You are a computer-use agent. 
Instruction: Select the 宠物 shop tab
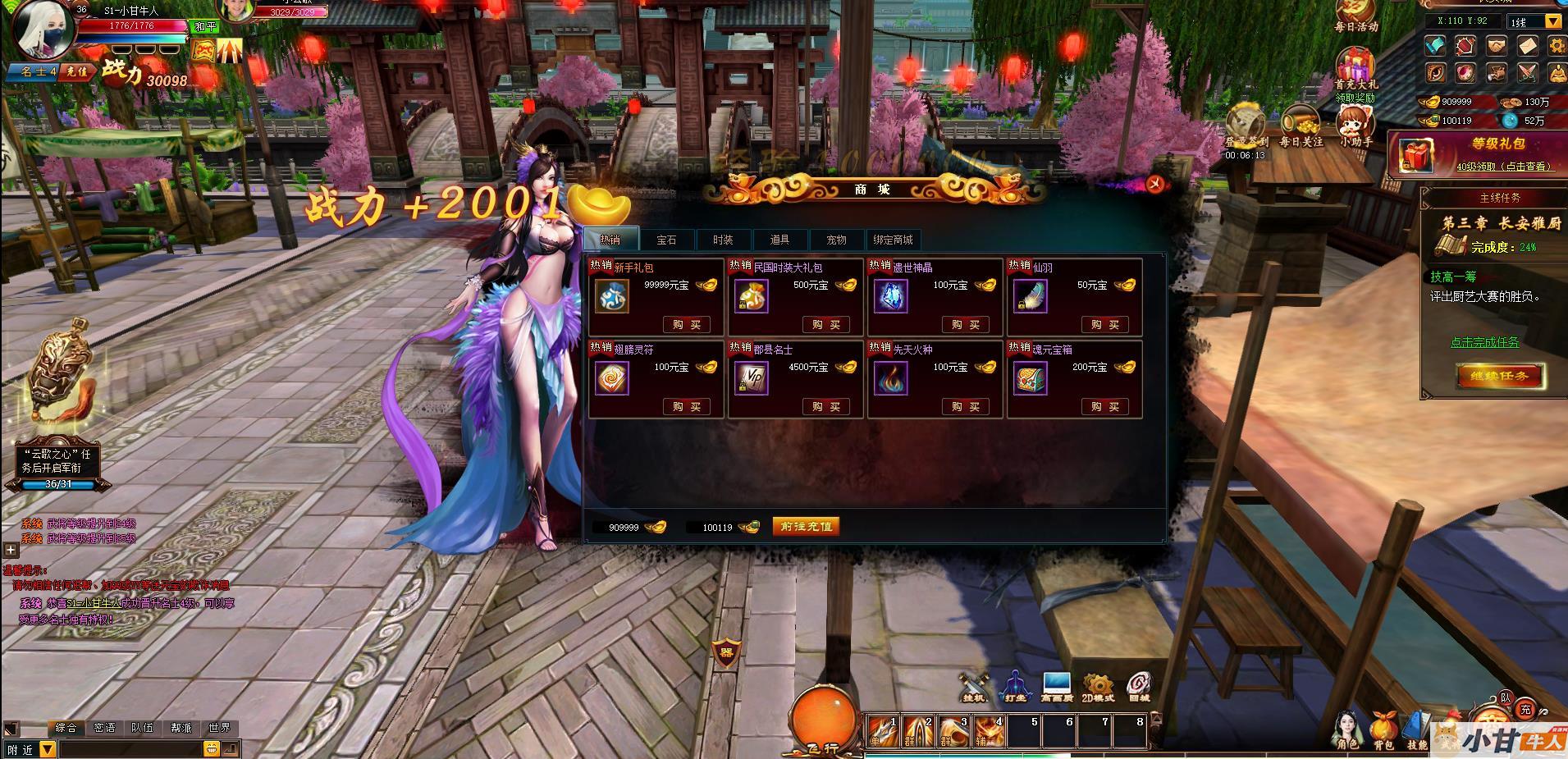tap(836, 240)
